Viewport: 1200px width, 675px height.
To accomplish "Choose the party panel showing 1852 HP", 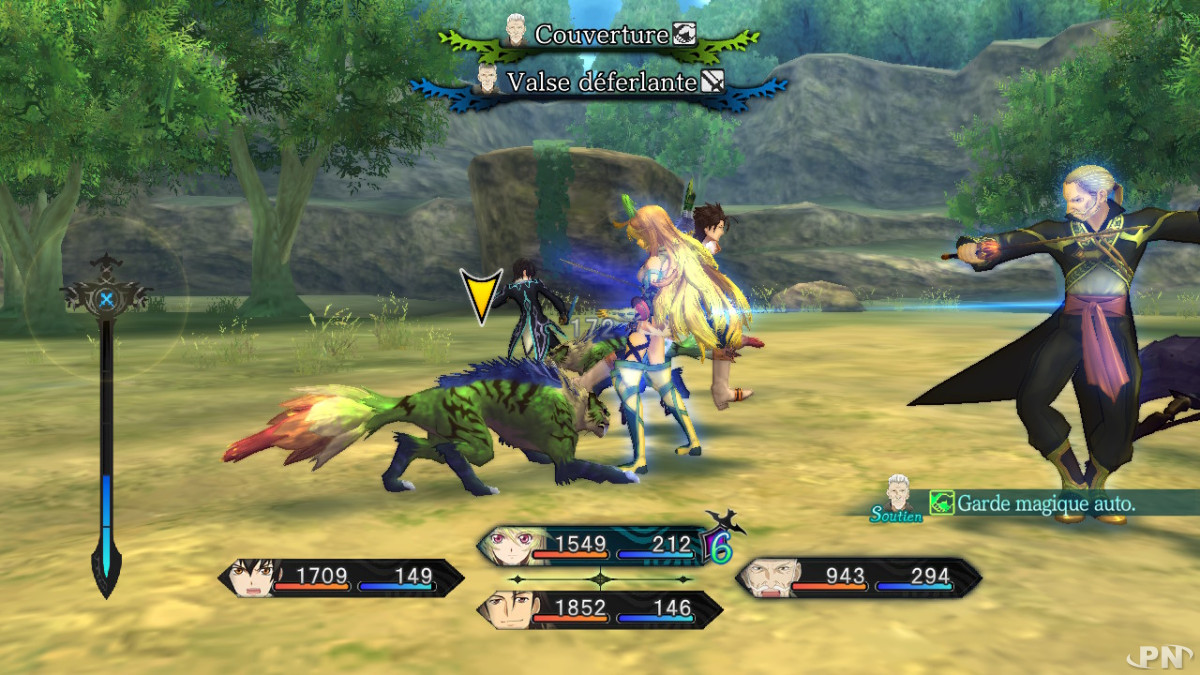I will coord(599,609).
